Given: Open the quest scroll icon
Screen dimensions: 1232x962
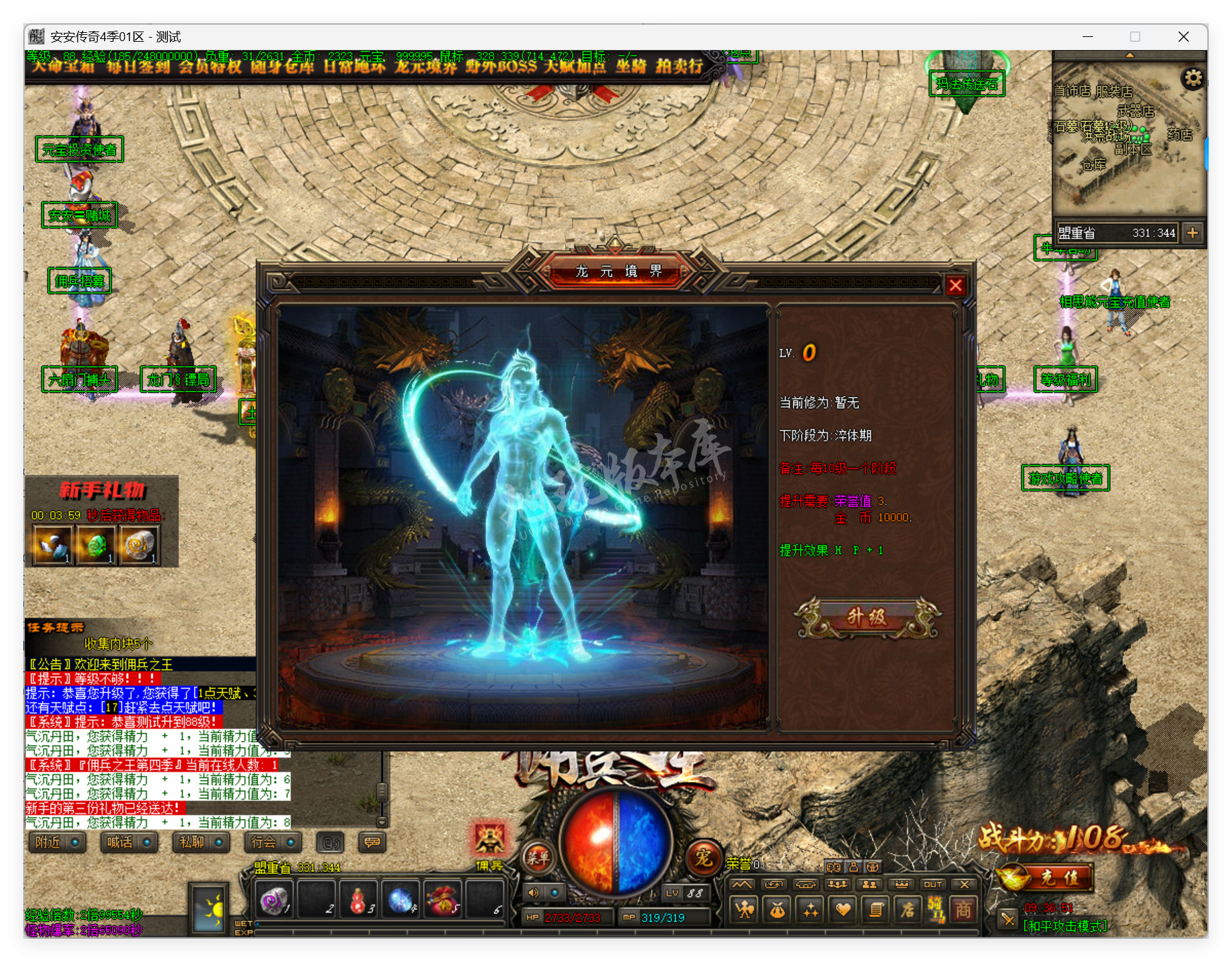Looking at the screenshot, I should [877, 909].
